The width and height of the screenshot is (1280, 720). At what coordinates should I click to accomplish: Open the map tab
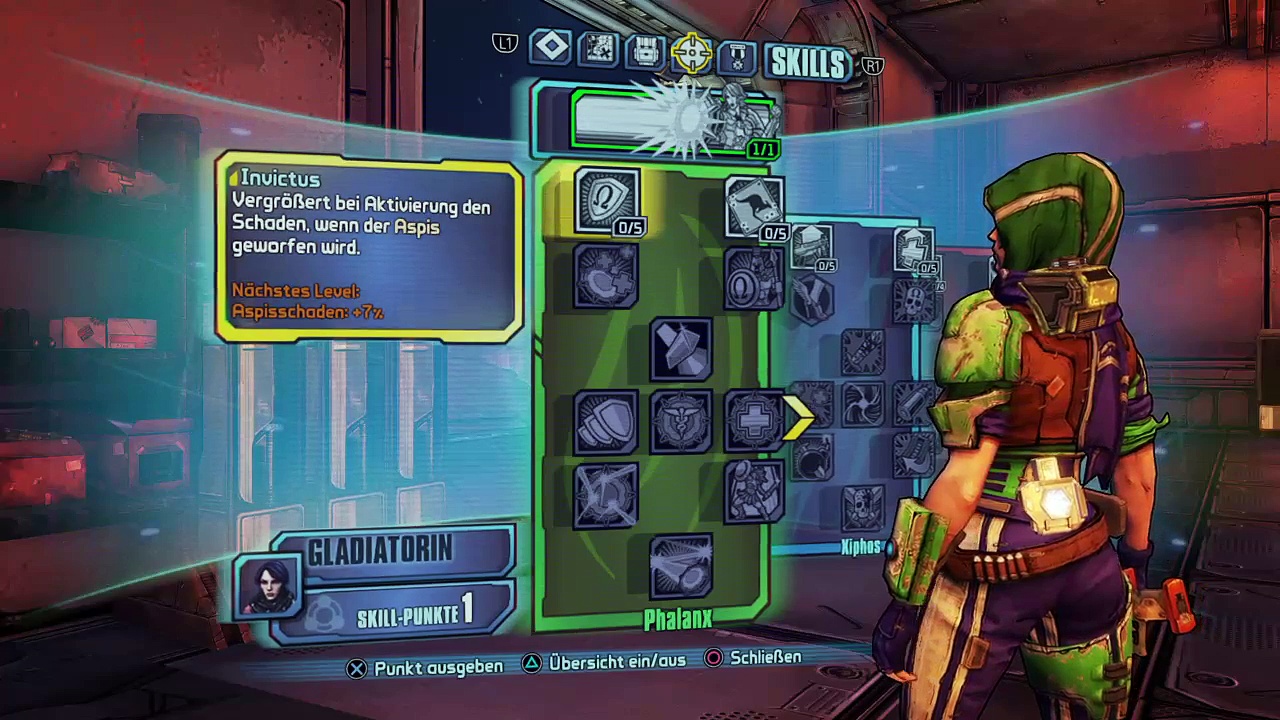[x=598, y=48]
